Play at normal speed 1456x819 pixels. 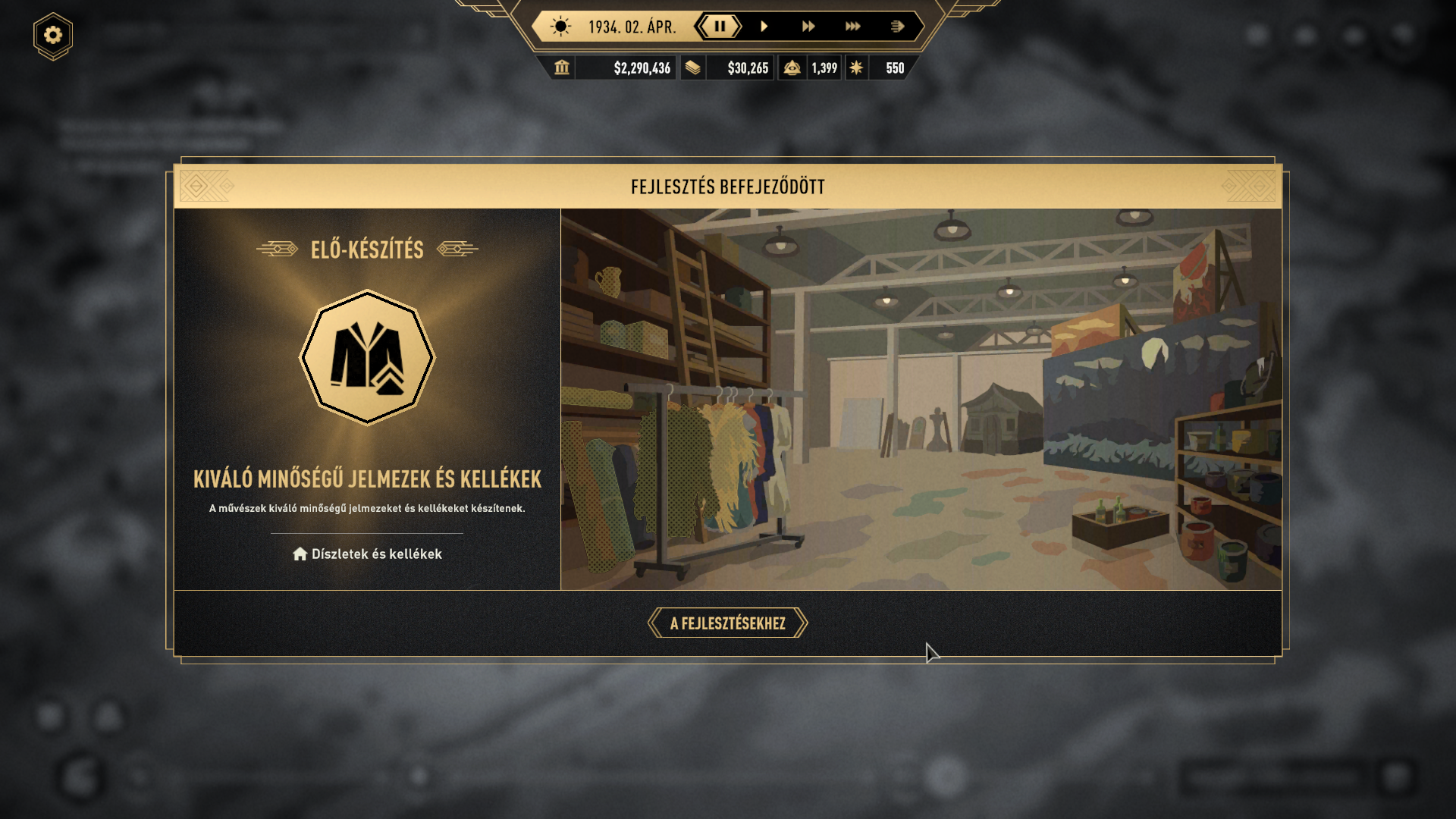pos(764,27)
